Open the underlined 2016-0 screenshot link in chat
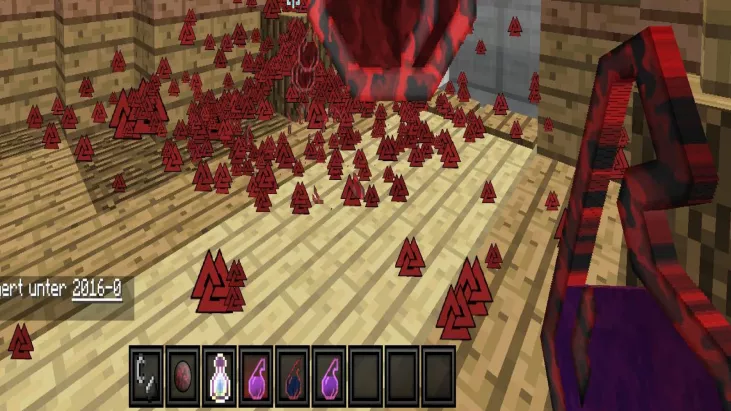 coord(96,289)
